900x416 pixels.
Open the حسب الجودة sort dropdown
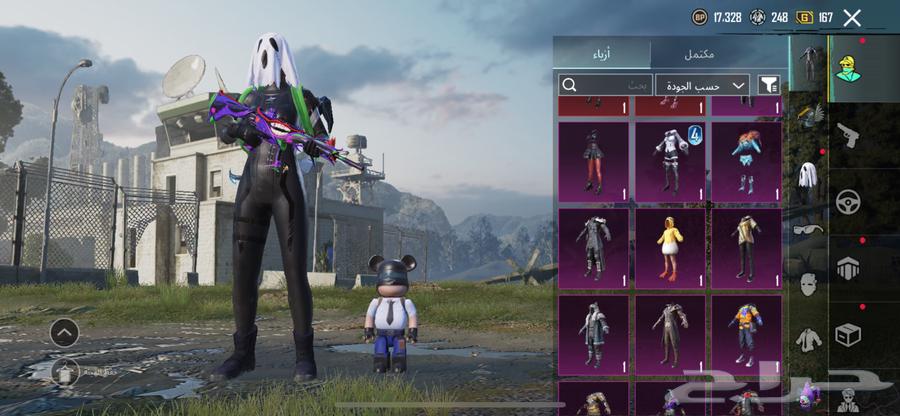click(x=704, y=85)
